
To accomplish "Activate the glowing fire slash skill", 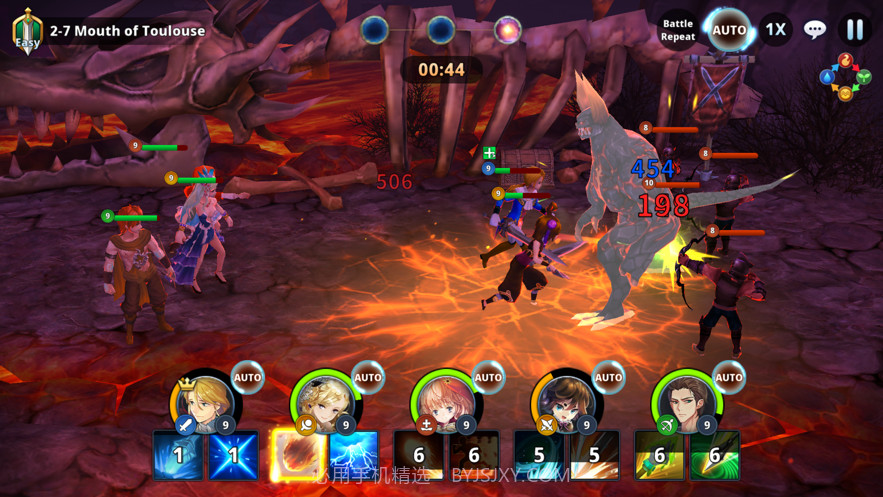I will (298, 456).
